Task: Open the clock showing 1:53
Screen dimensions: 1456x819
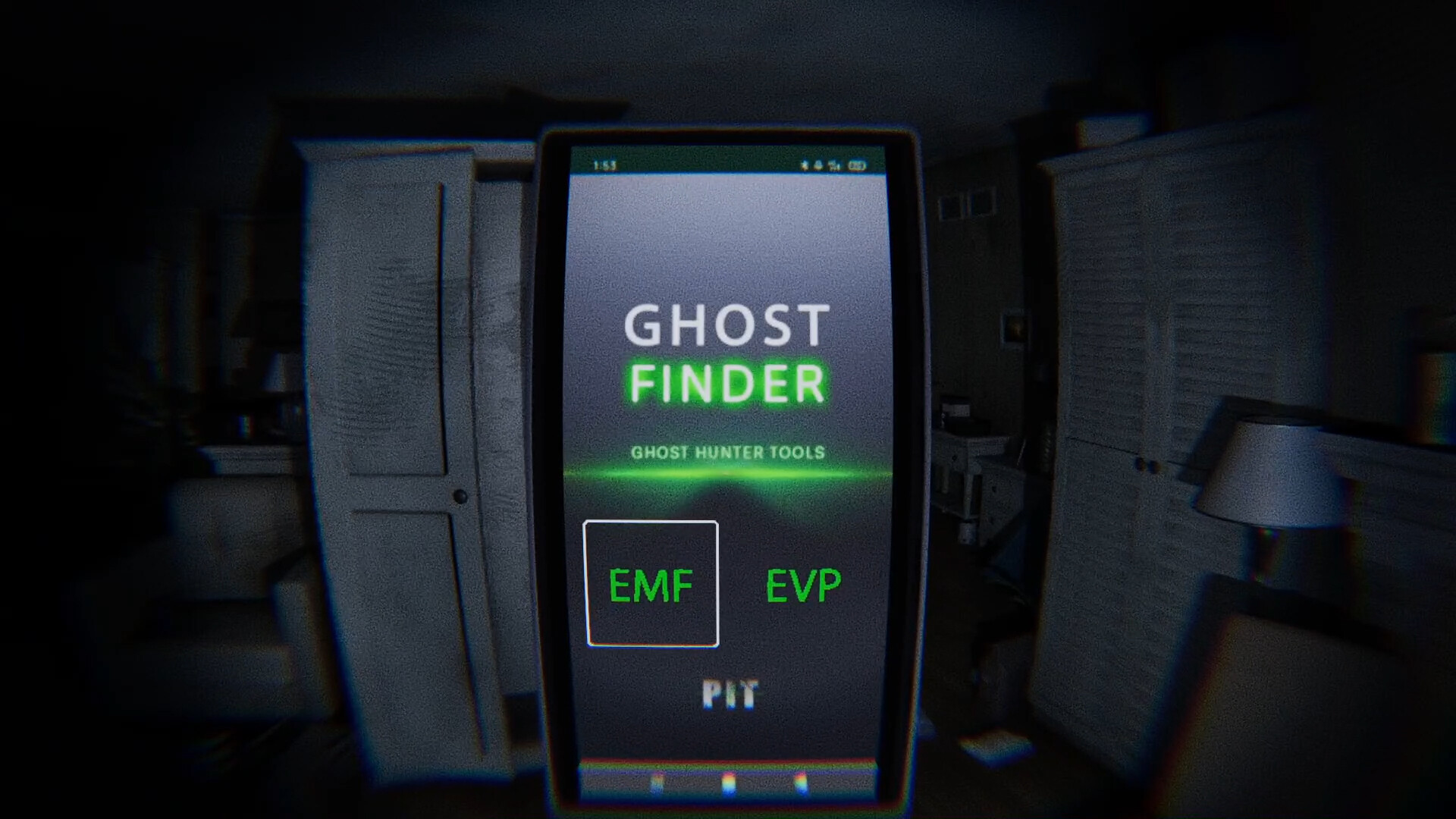Action: coord(603,163)
